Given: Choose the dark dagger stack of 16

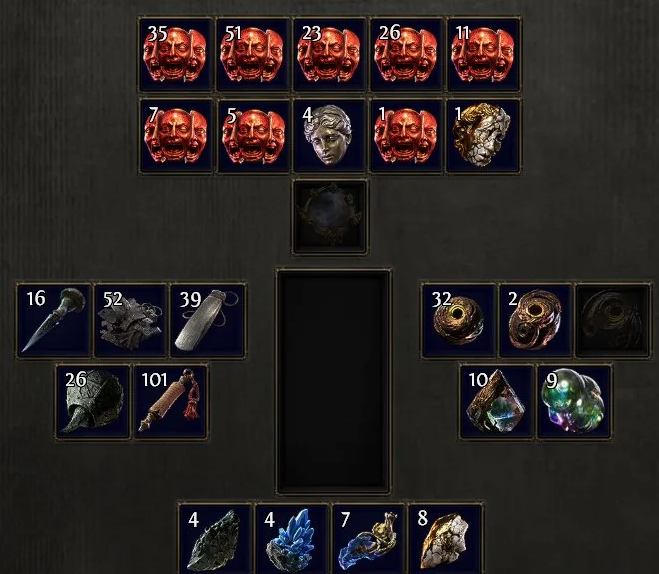Looking at the screenshot, I should point(54,320).
